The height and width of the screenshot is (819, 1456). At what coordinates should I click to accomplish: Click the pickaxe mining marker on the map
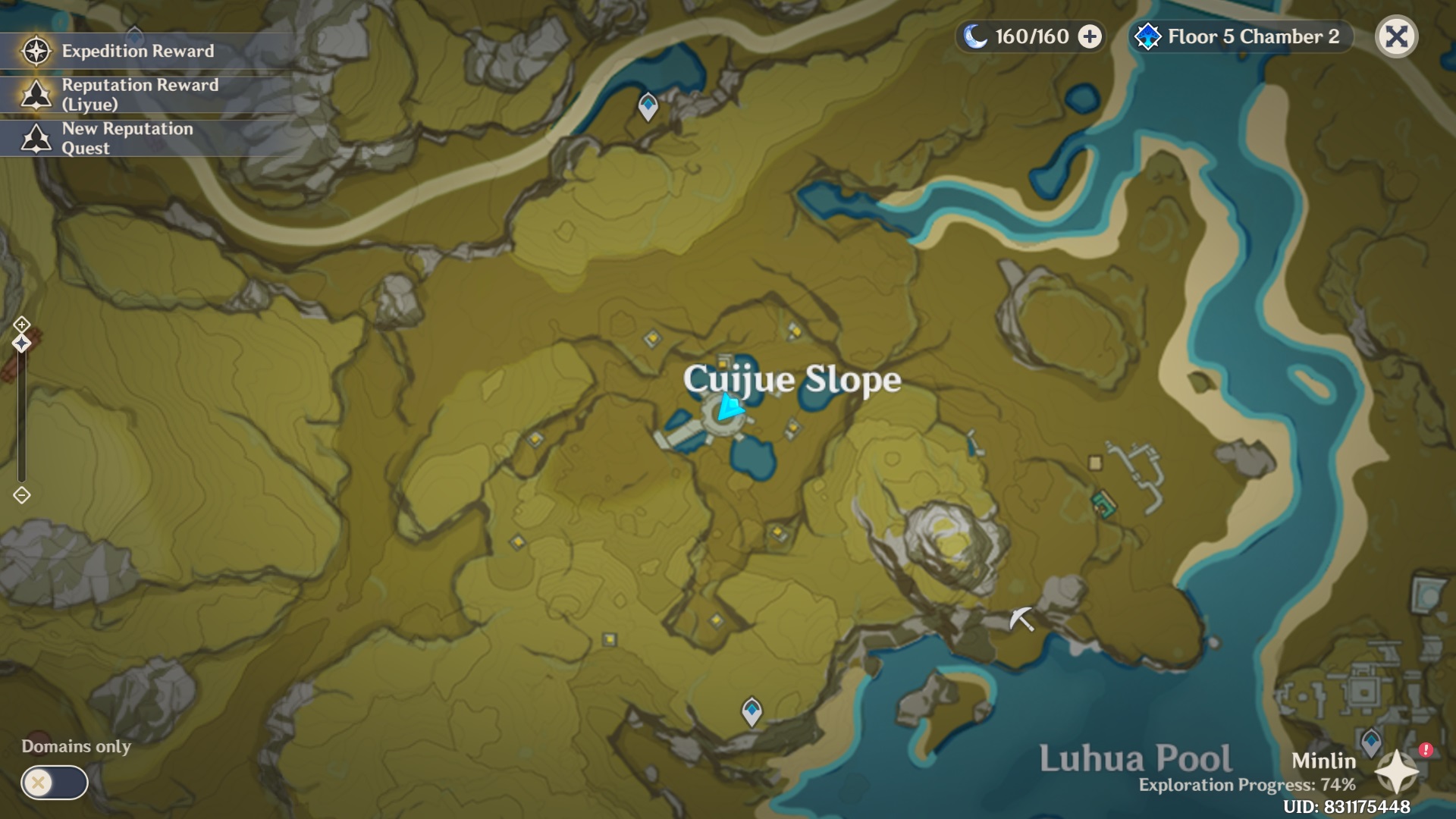tap(1021, 619)
